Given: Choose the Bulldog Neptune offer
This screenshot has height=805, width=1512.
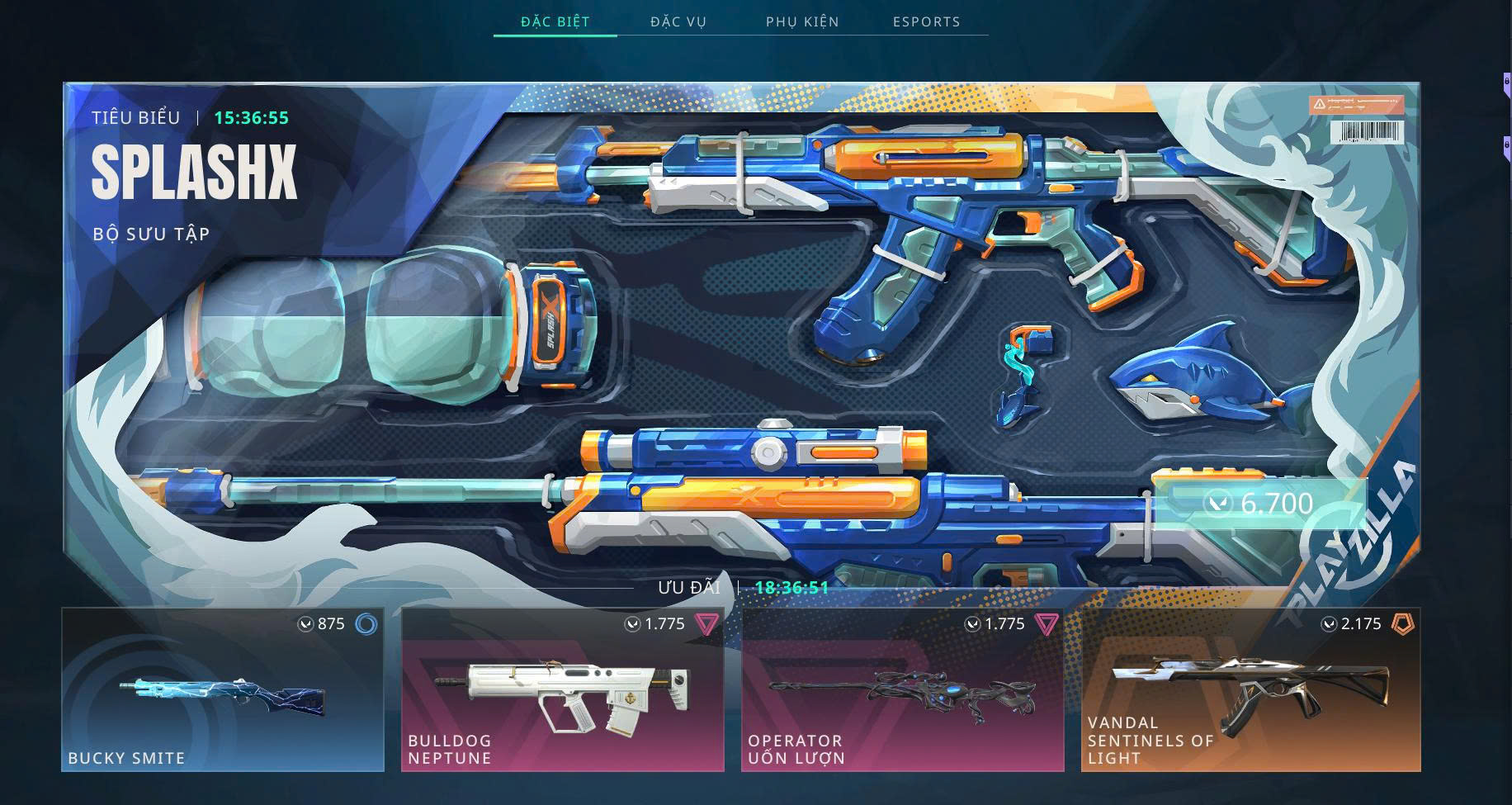Looking at the screenshot, I should click(563, 690).
